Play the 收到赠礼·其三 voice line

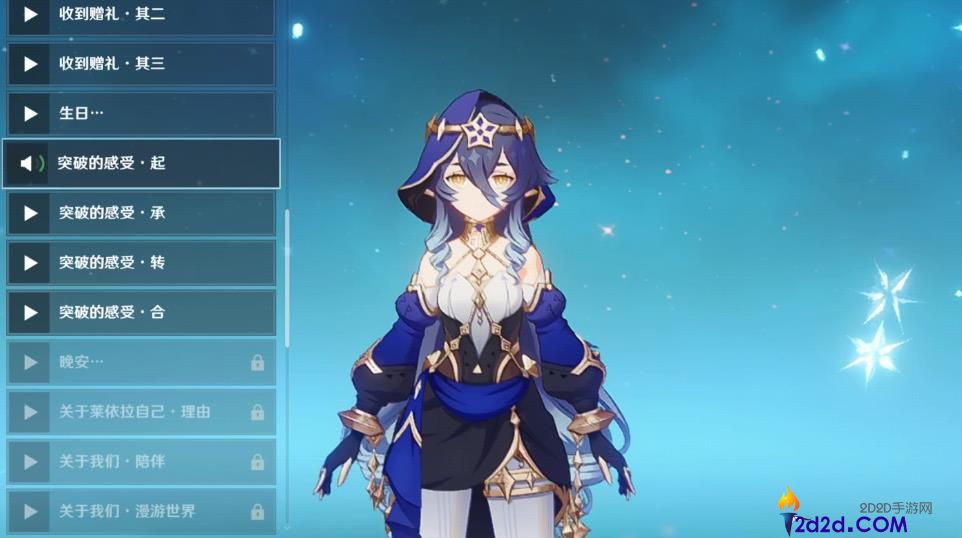30,64
